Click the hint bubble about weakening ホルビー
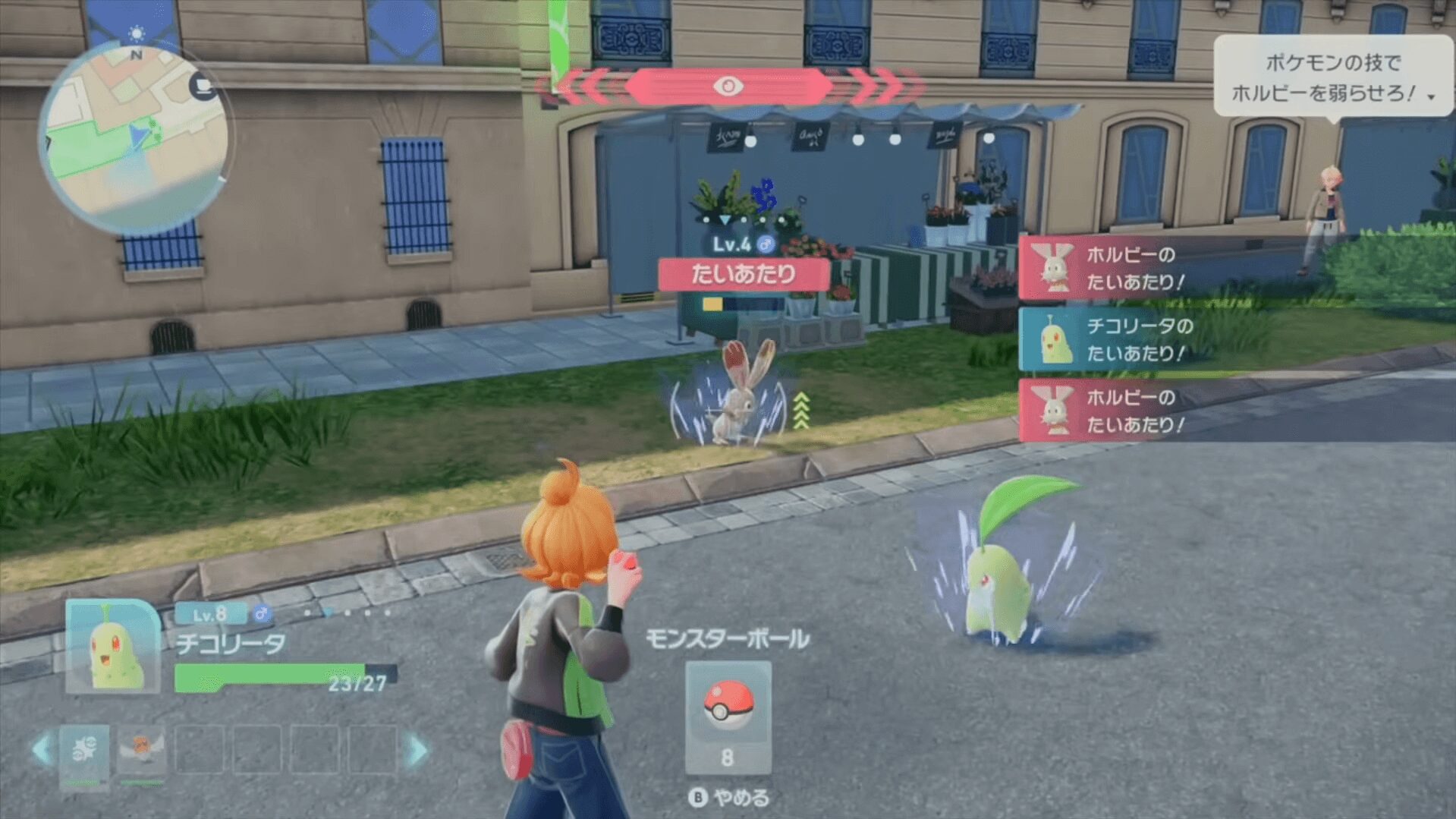1456x819 pixels. 1332,77
